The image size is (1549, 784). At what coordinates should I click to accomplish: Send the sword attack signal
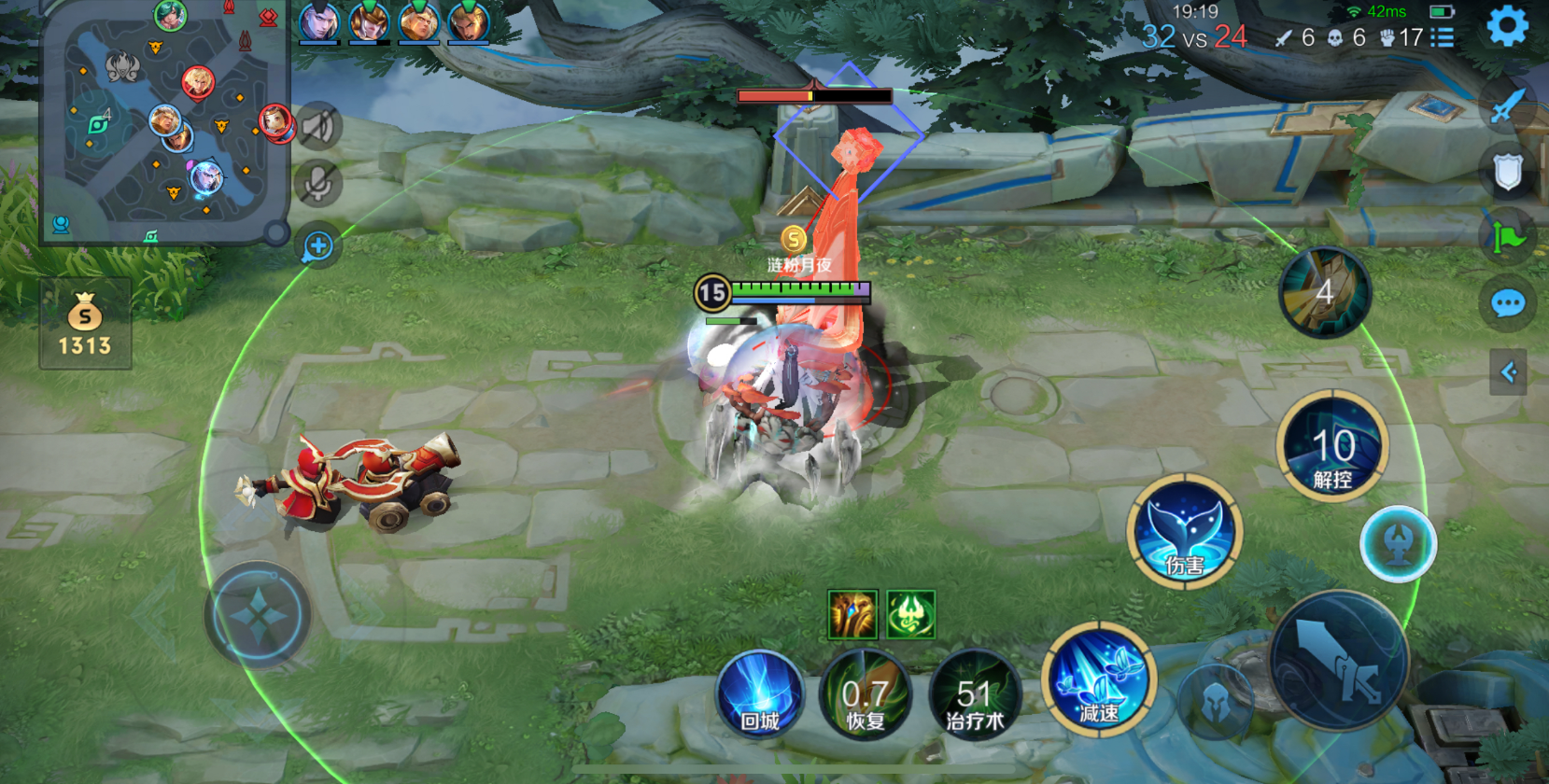1507,106
